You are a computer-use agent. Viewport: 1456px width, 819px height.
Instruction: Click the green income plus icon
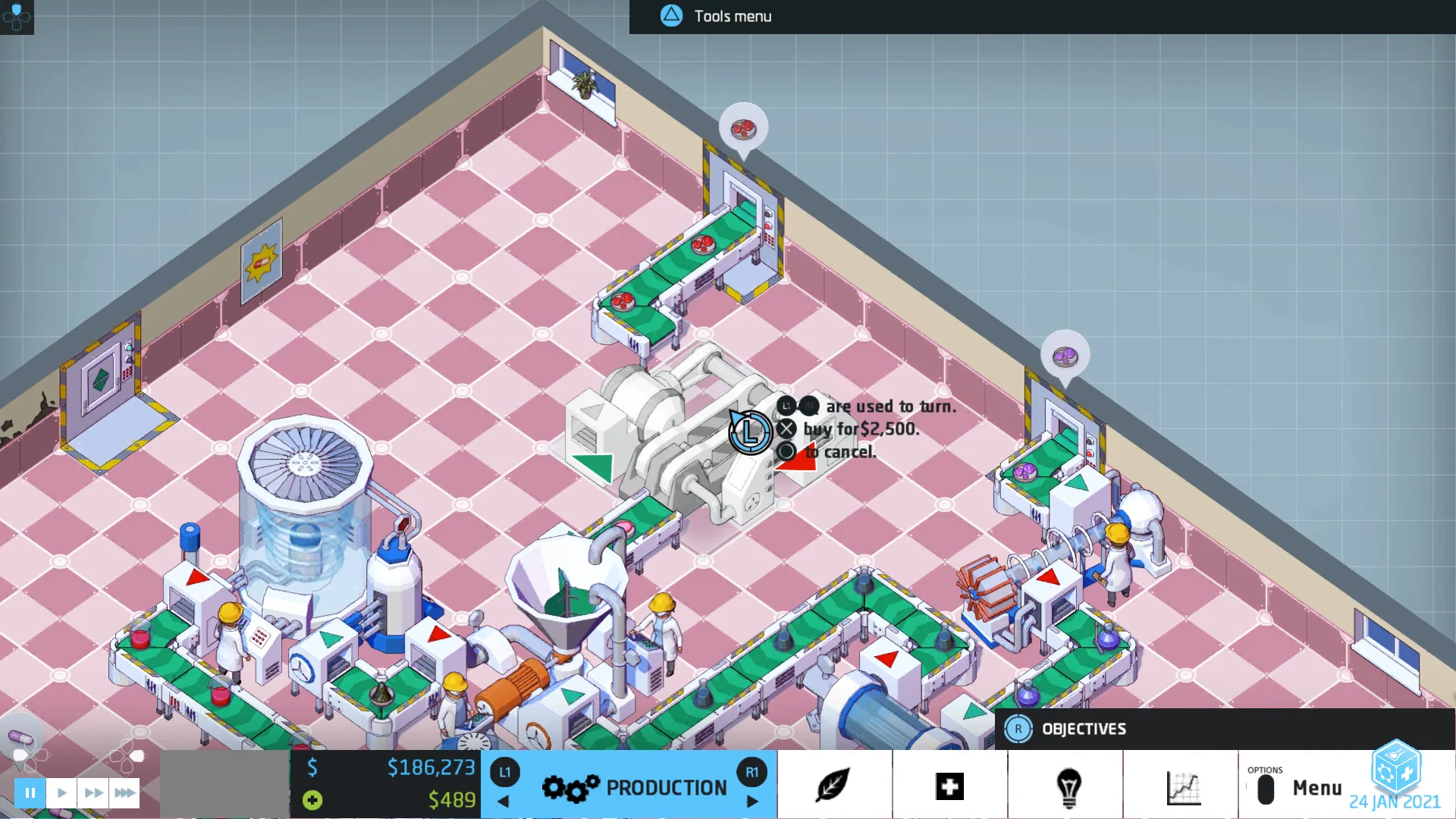tap(312, 800)
